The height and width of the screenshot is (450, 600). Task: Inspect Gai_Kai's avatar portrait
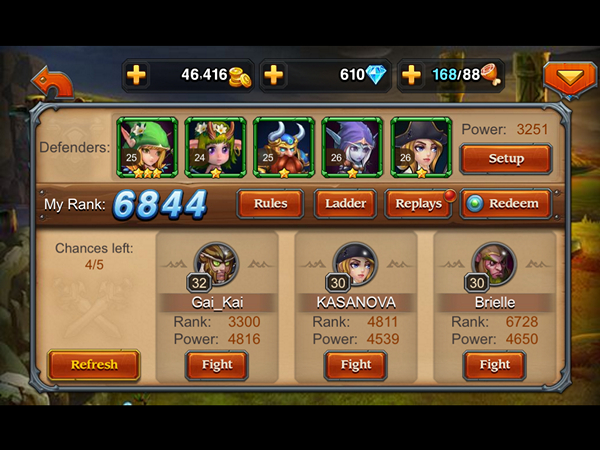[x=217, y=262]
